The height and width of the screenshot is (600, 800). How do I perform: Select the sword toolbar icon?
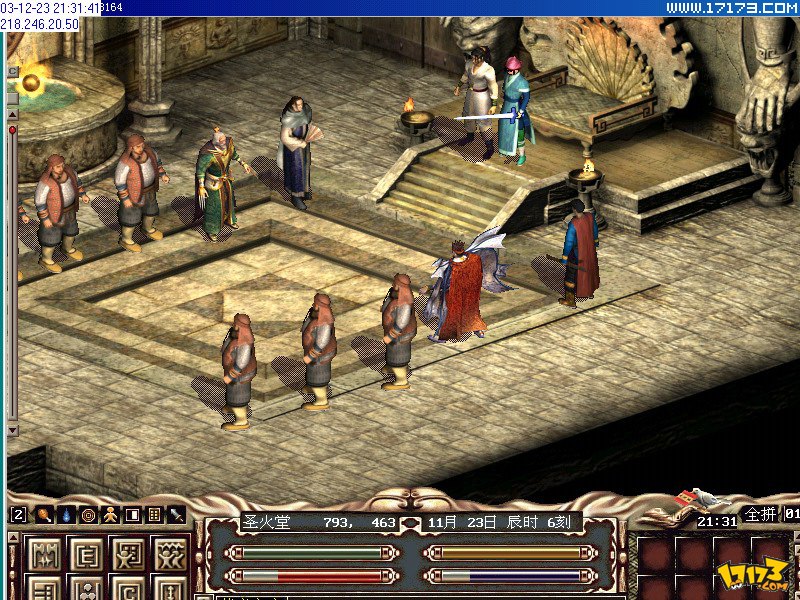(x=177, y=515)
